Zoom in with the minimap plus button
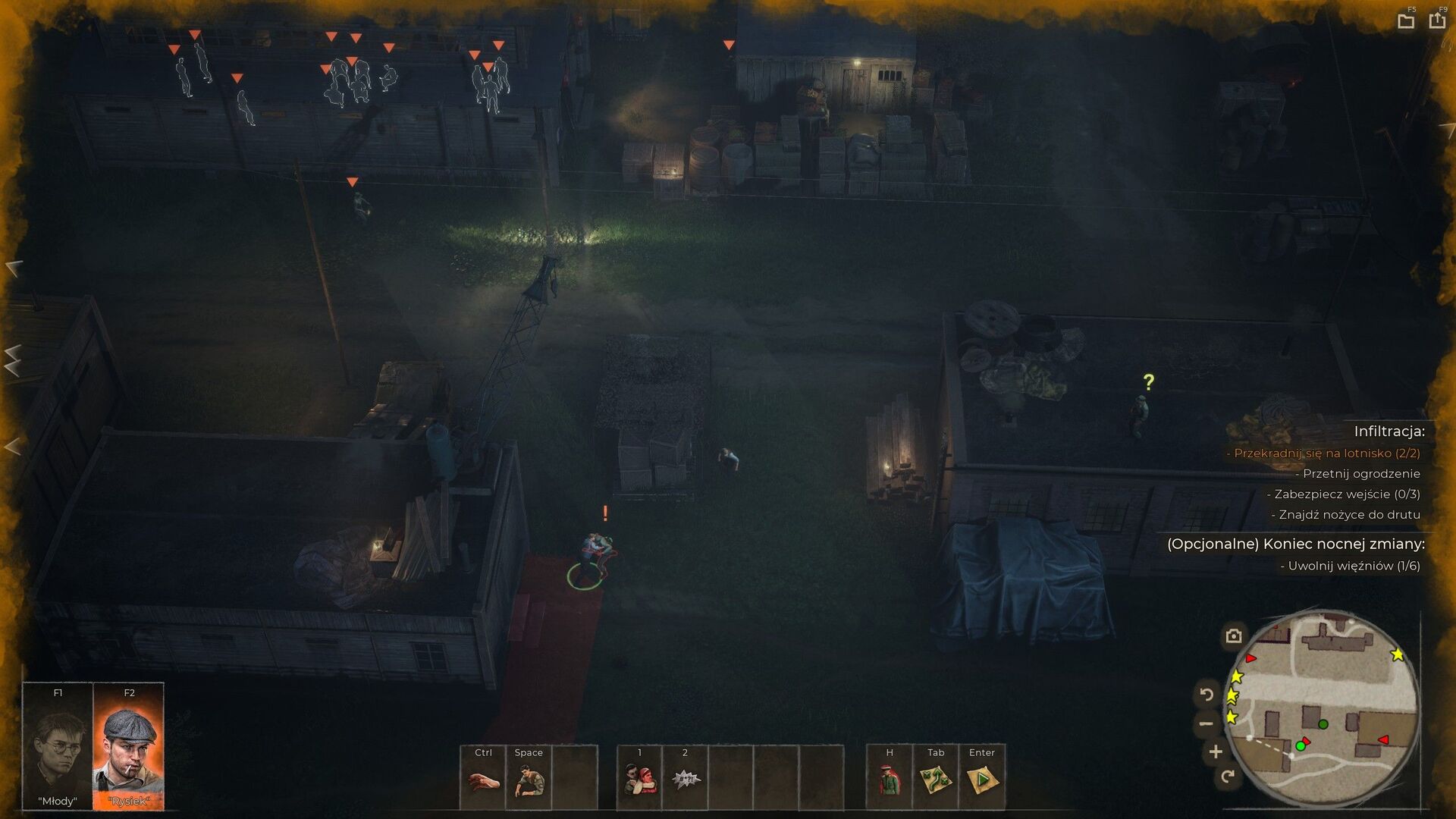Image resolution: width=1456 pixels, height=819 pixels. pyautogui.click(x=1216, y=752)
